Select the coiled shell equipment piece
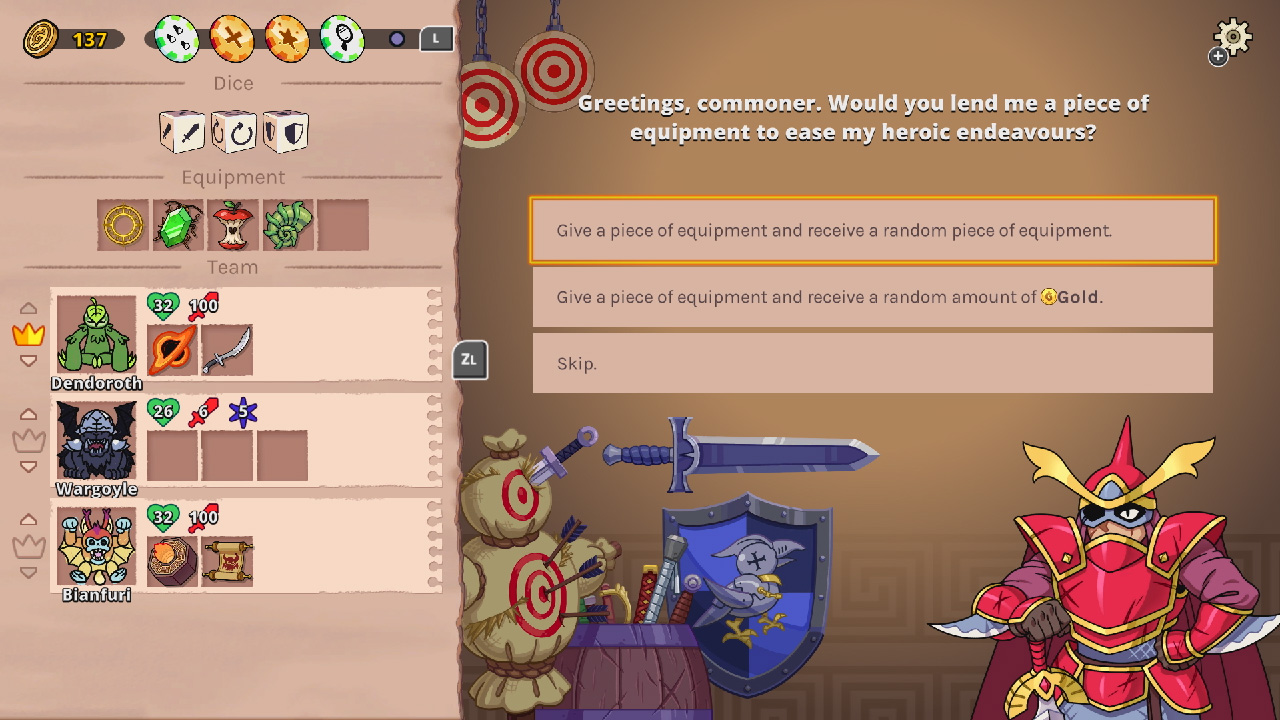The height and width of the screenshot is (720, 1280). [x=288, y=224]
